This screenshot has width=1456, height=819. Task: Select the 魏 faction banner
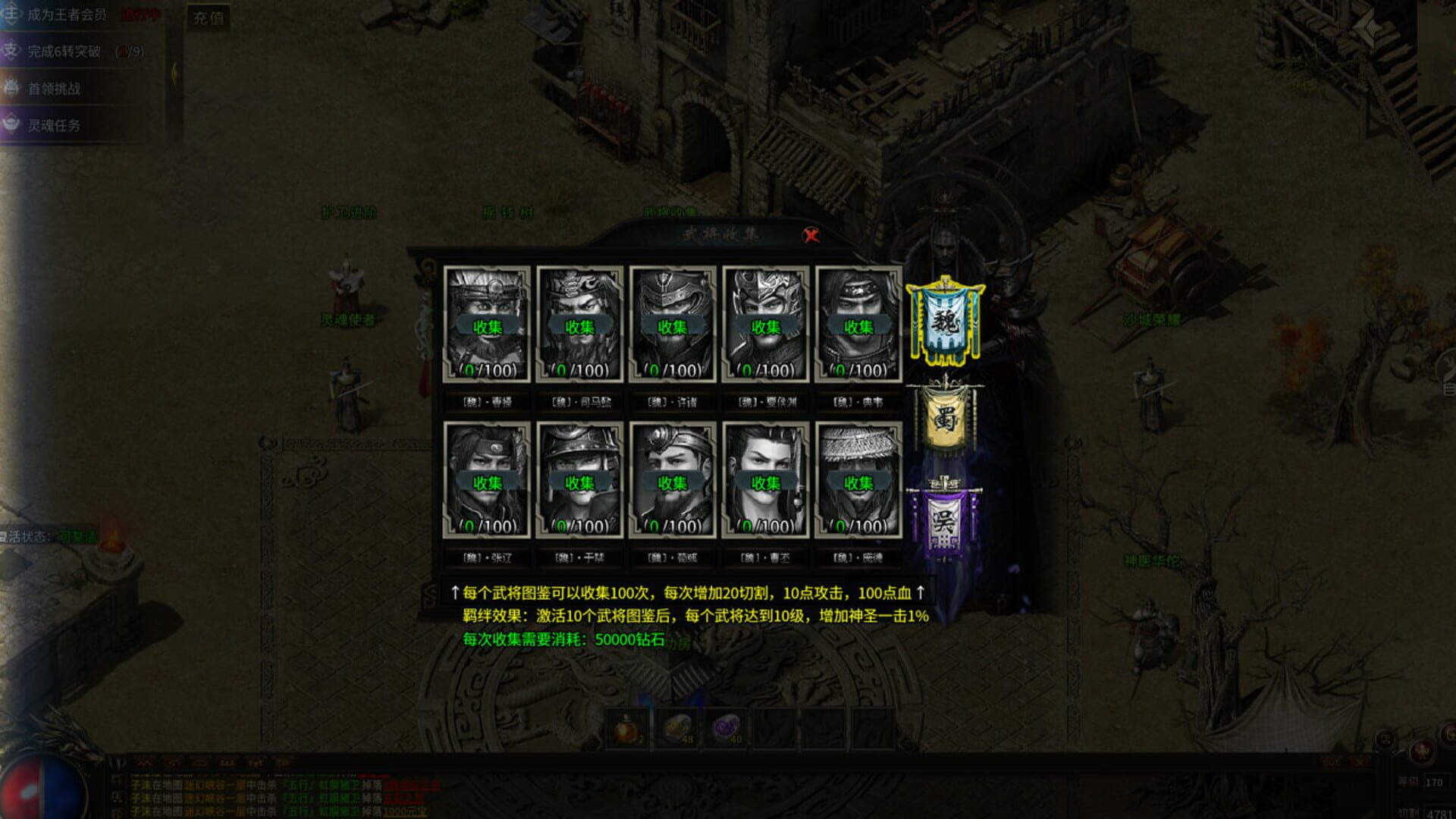tap(944, 322)
